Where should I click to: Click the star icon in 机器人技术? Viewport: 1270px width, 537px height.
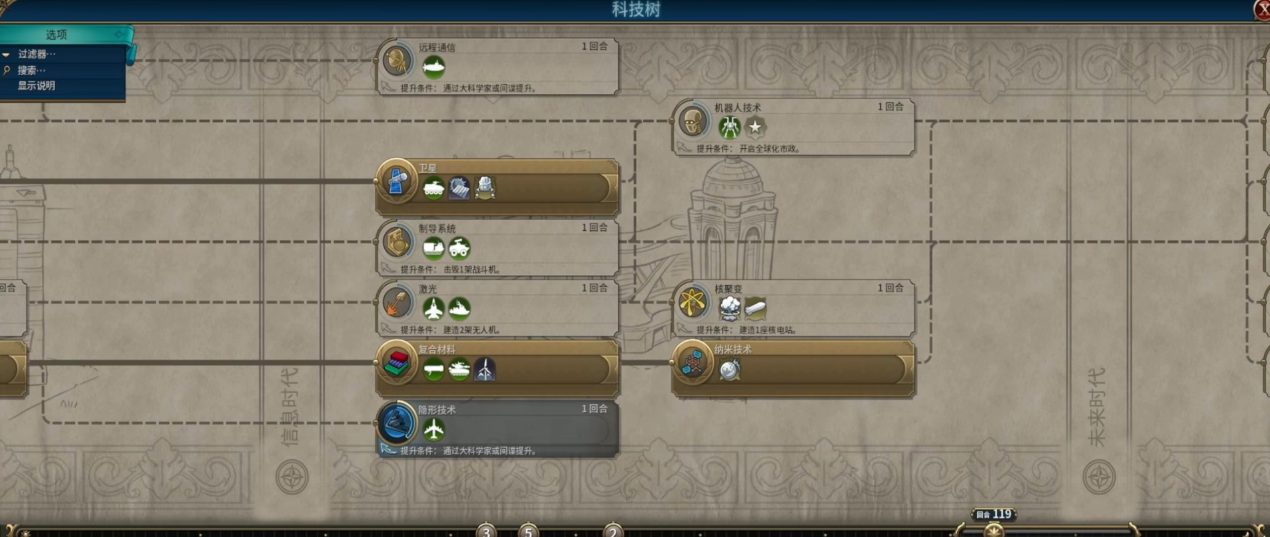[x=756, y=127]
